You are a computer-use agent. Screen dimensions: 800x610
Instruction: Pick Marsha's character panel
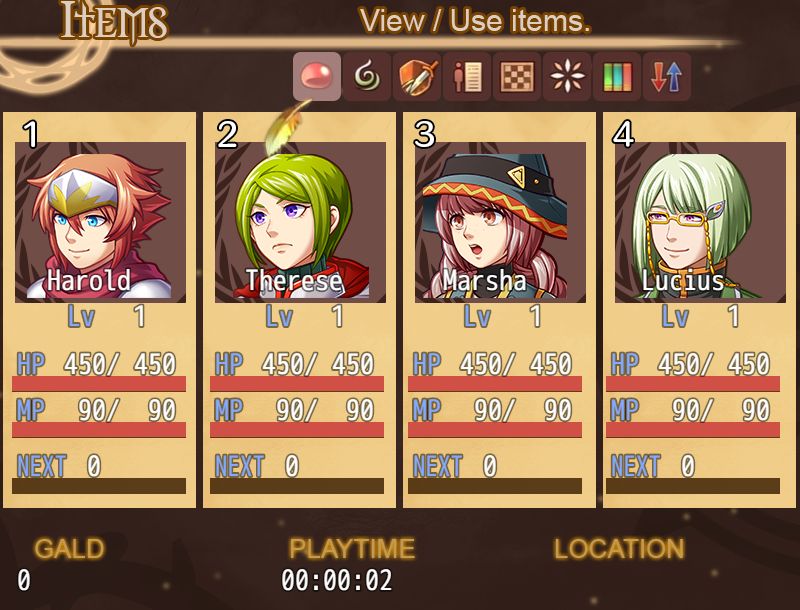[x=499, y=310]
